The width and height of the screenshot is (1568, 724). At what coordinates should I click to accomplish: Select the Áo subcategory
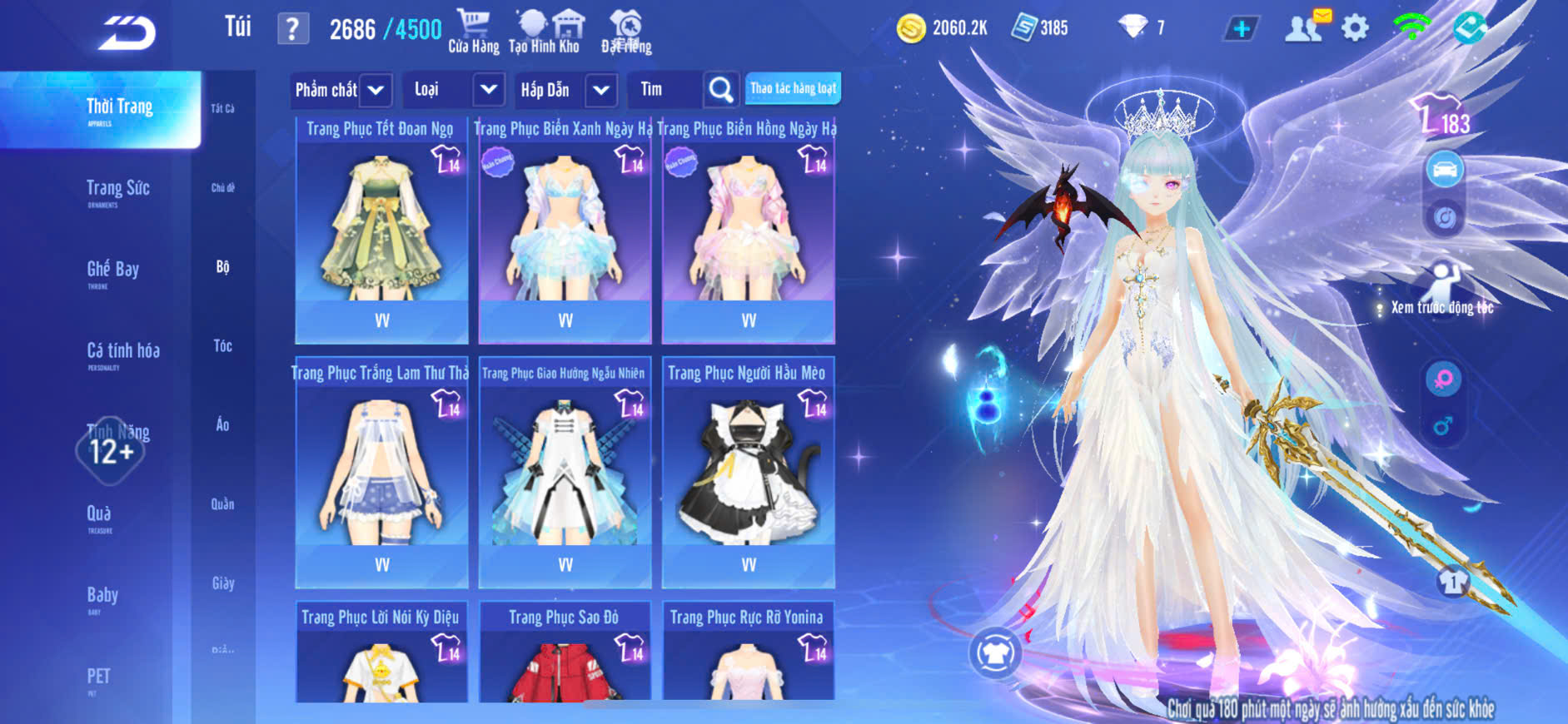point(222,424)
